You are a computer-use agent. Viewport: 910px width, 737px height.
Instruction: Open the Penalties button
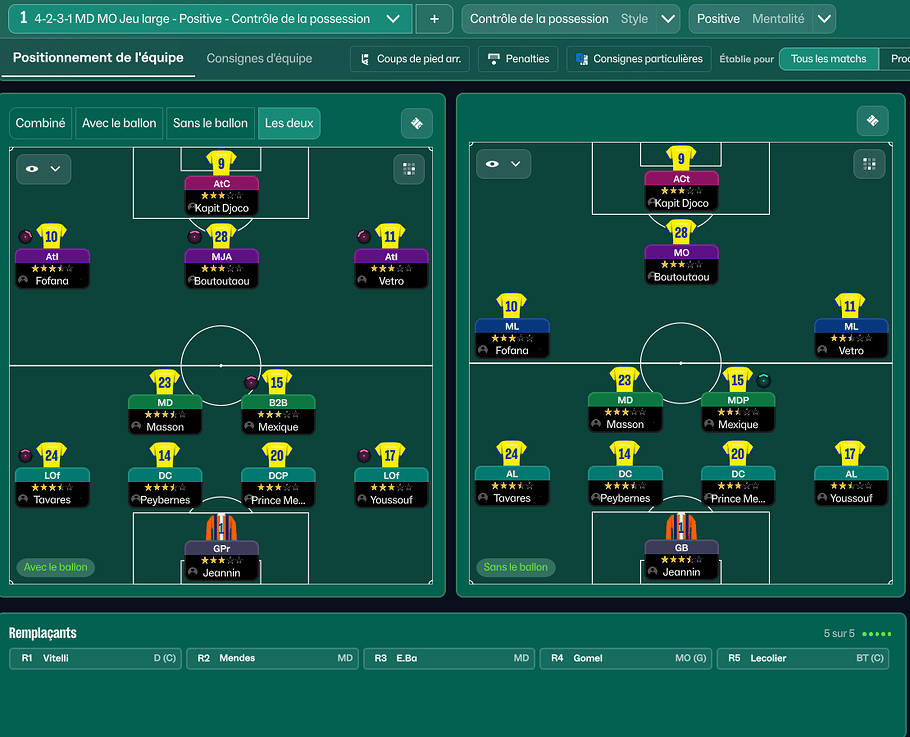[x=517, y=59]
